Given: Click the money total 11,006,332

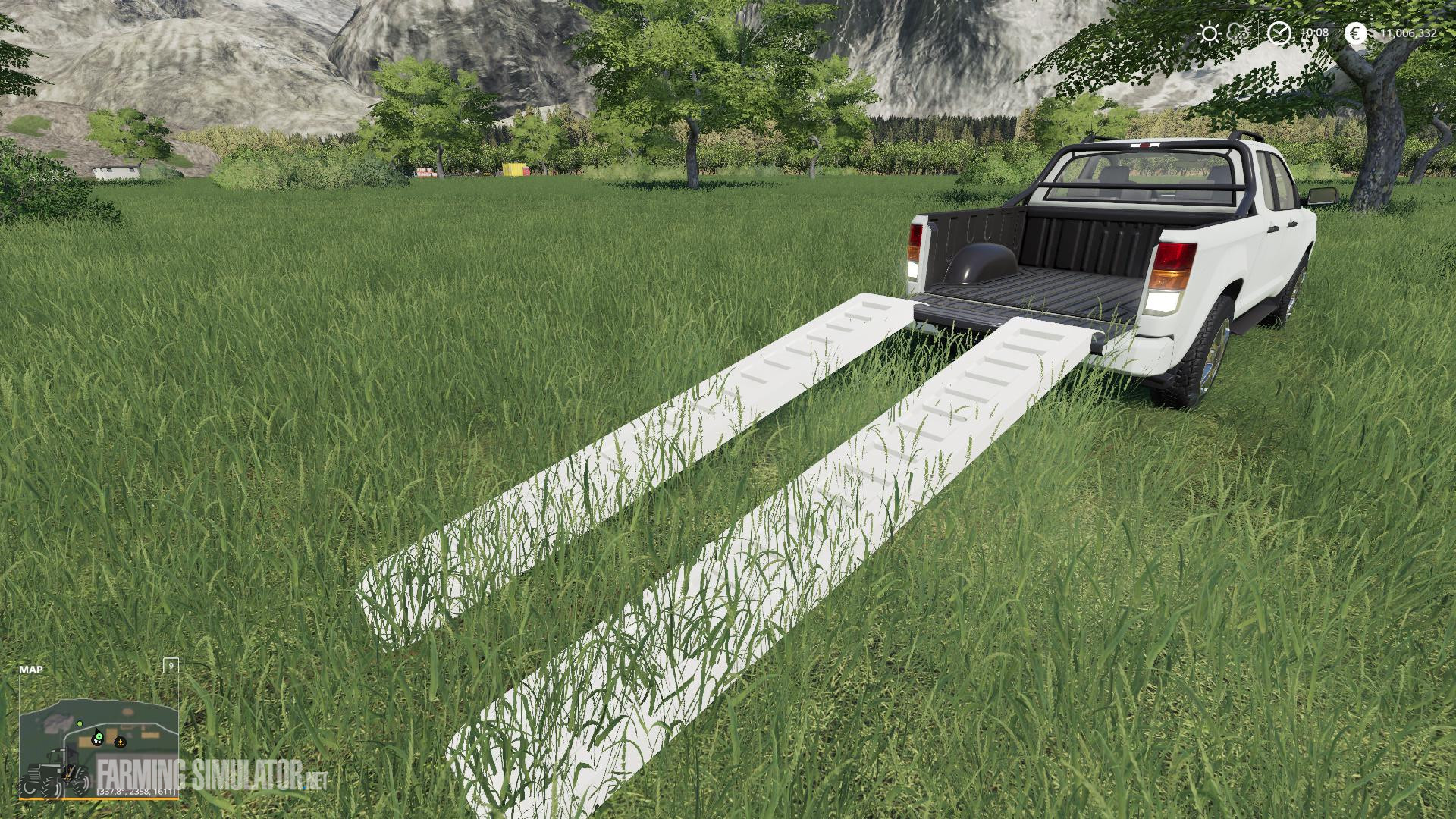Looking at the screenshot, I should [x=1408, y=33].
